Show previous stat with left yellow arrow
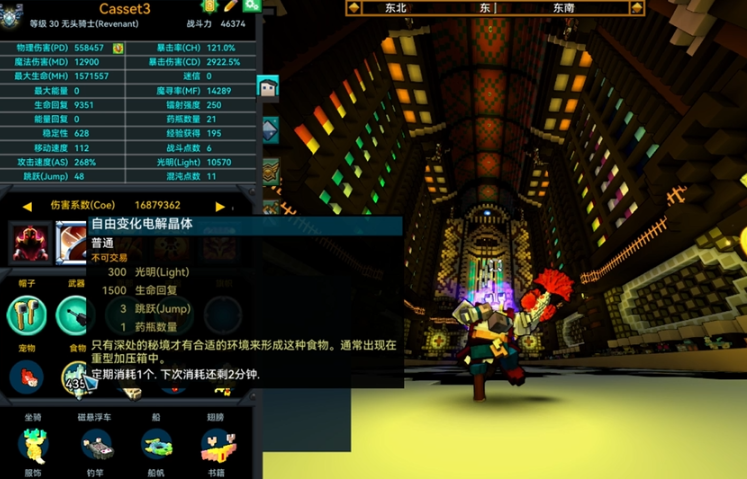The image size is (747, 479). click(27, 206)
